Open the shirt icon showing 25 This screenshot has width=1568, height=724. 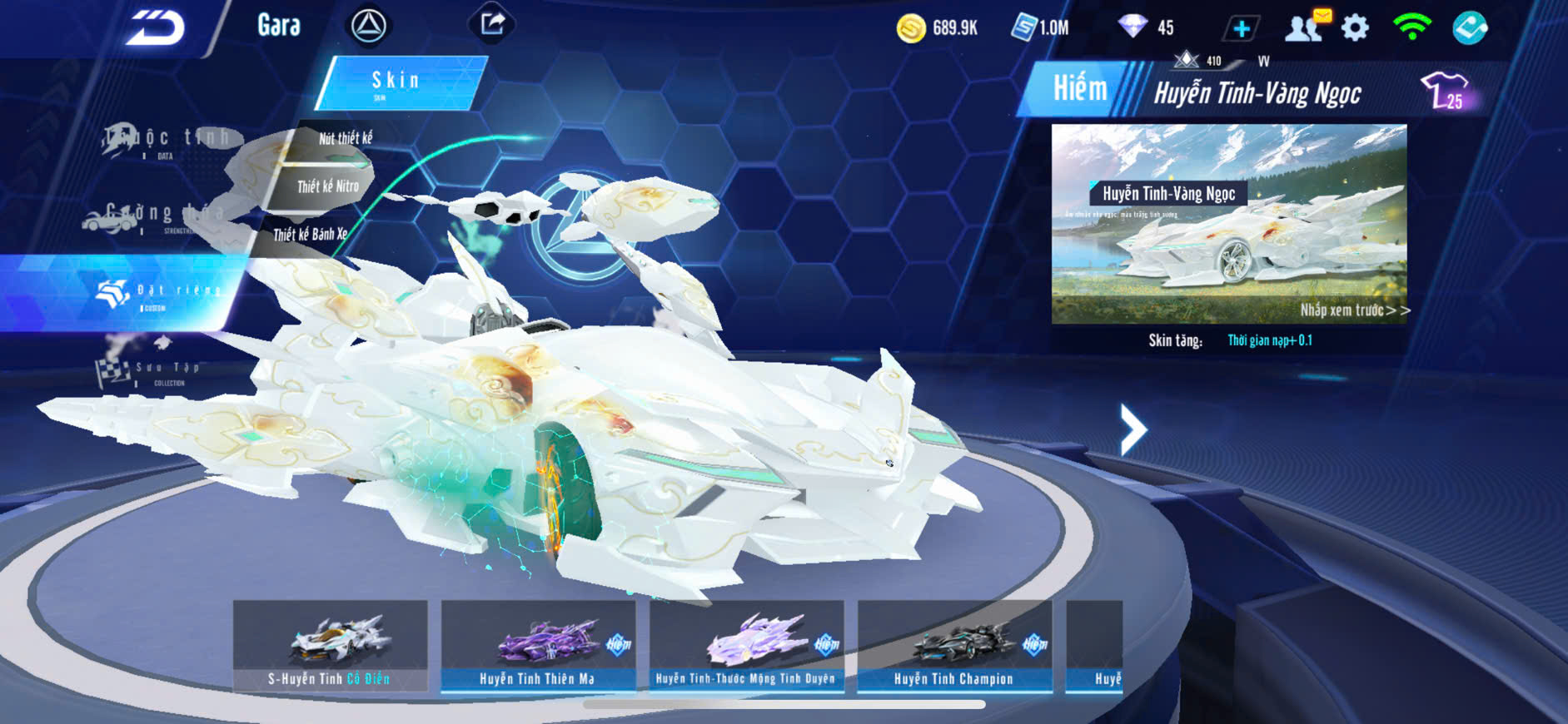pos(1446,91)
